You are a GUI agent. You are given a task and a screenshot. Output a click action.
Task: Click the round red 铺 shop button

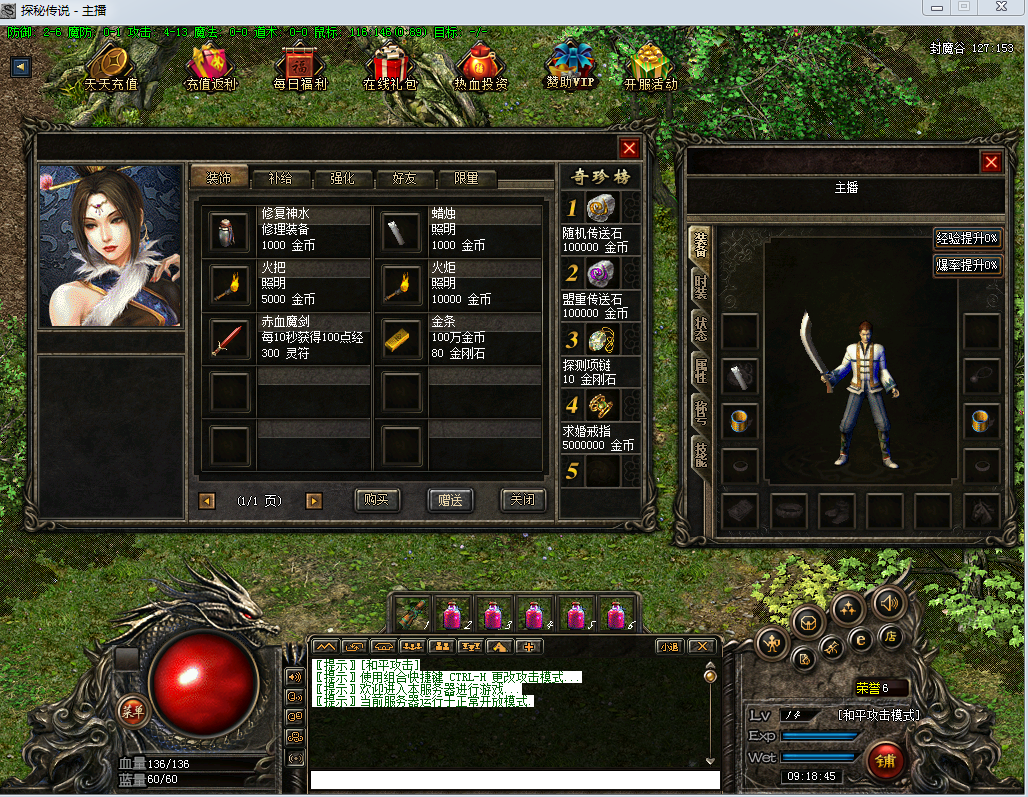pos(886,762)
